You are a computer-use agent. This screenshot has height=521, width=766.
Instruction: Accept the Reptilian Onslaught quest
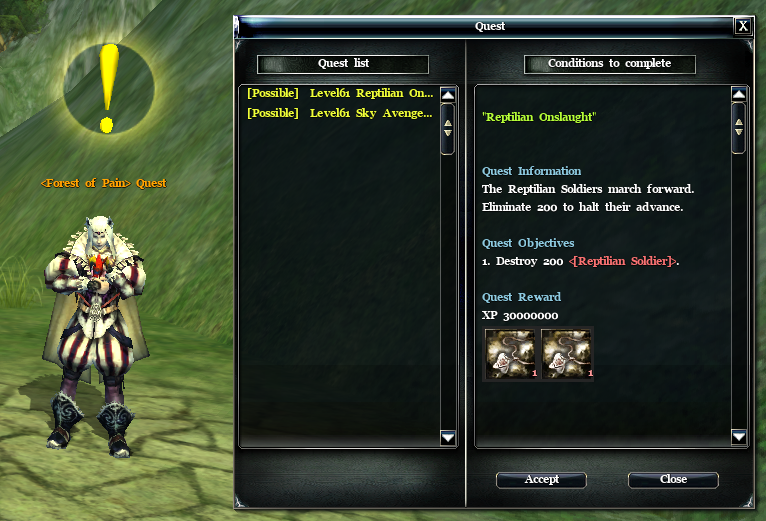point(542,480)
